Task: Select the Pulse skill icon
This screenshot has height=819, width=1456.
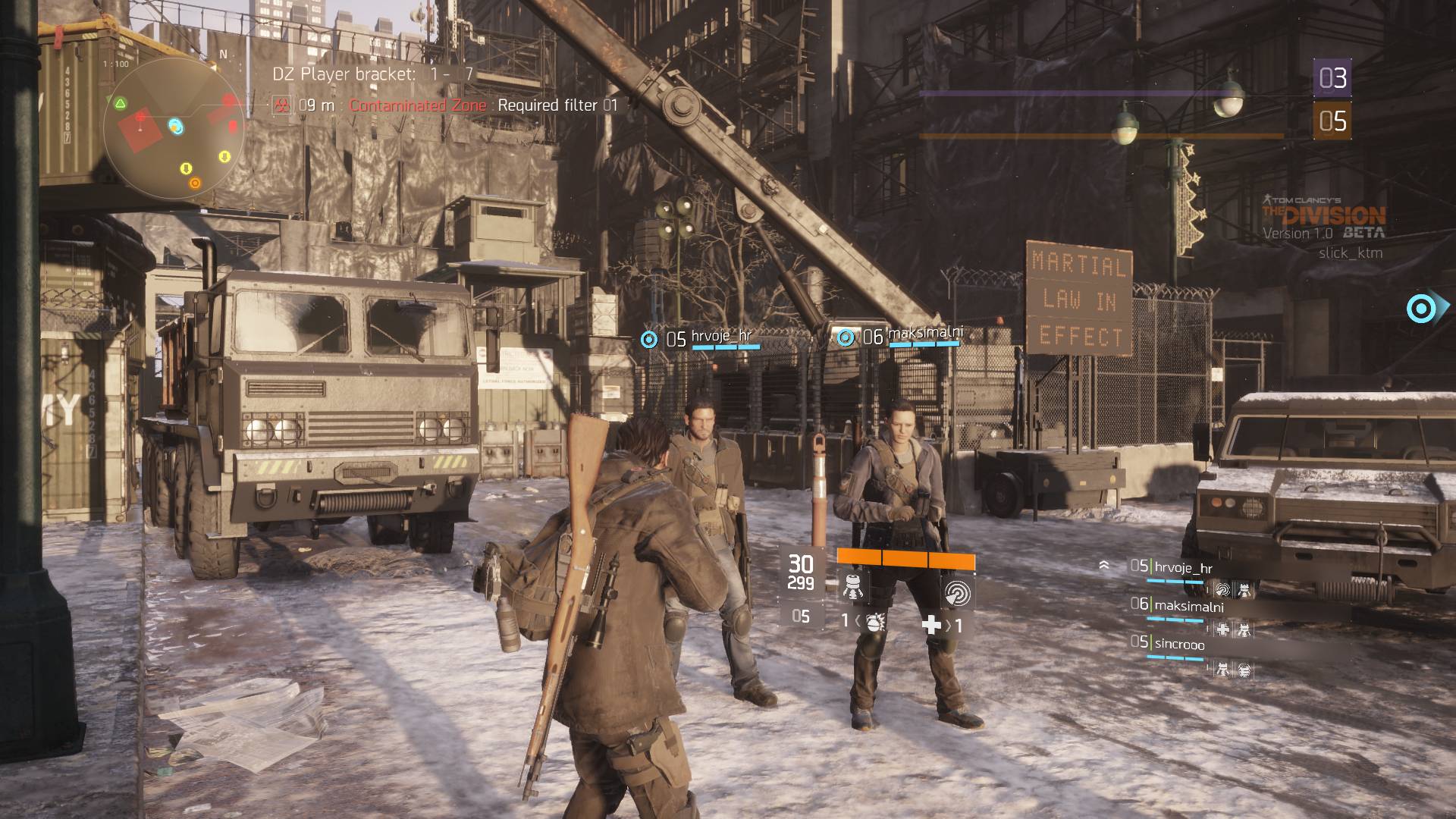Action: click(956, 595)
